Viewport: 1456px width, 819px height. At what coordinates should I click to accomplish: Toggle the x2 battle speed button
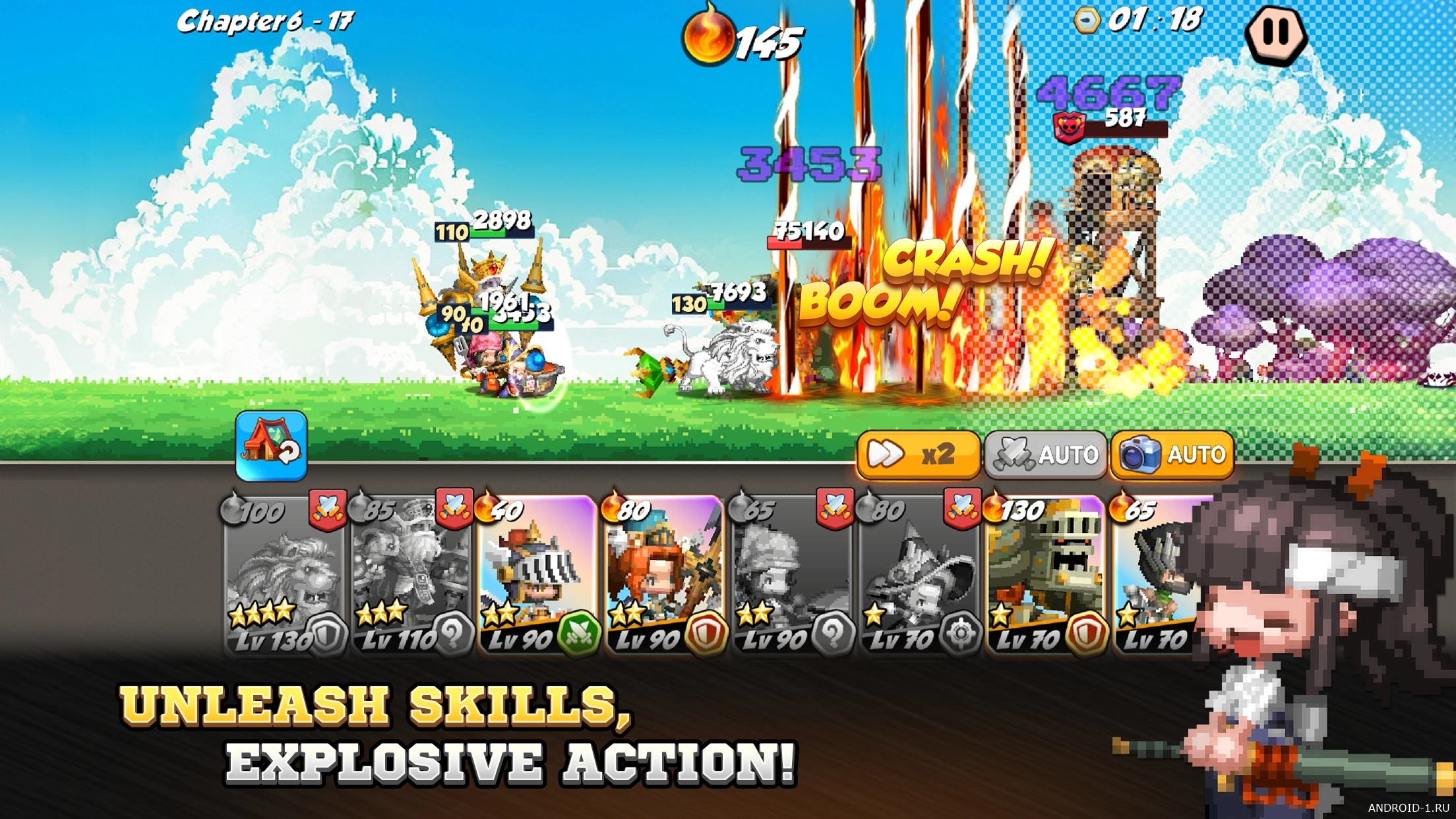[x=918, y=454]
